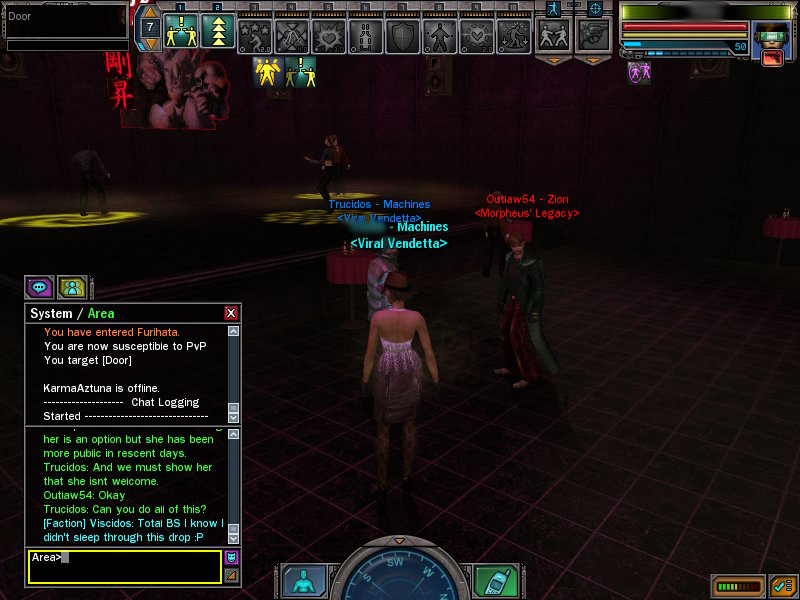800x600 pixels.
Task: Activate the first hotbar ability slot
Action: tap(181, 33)
